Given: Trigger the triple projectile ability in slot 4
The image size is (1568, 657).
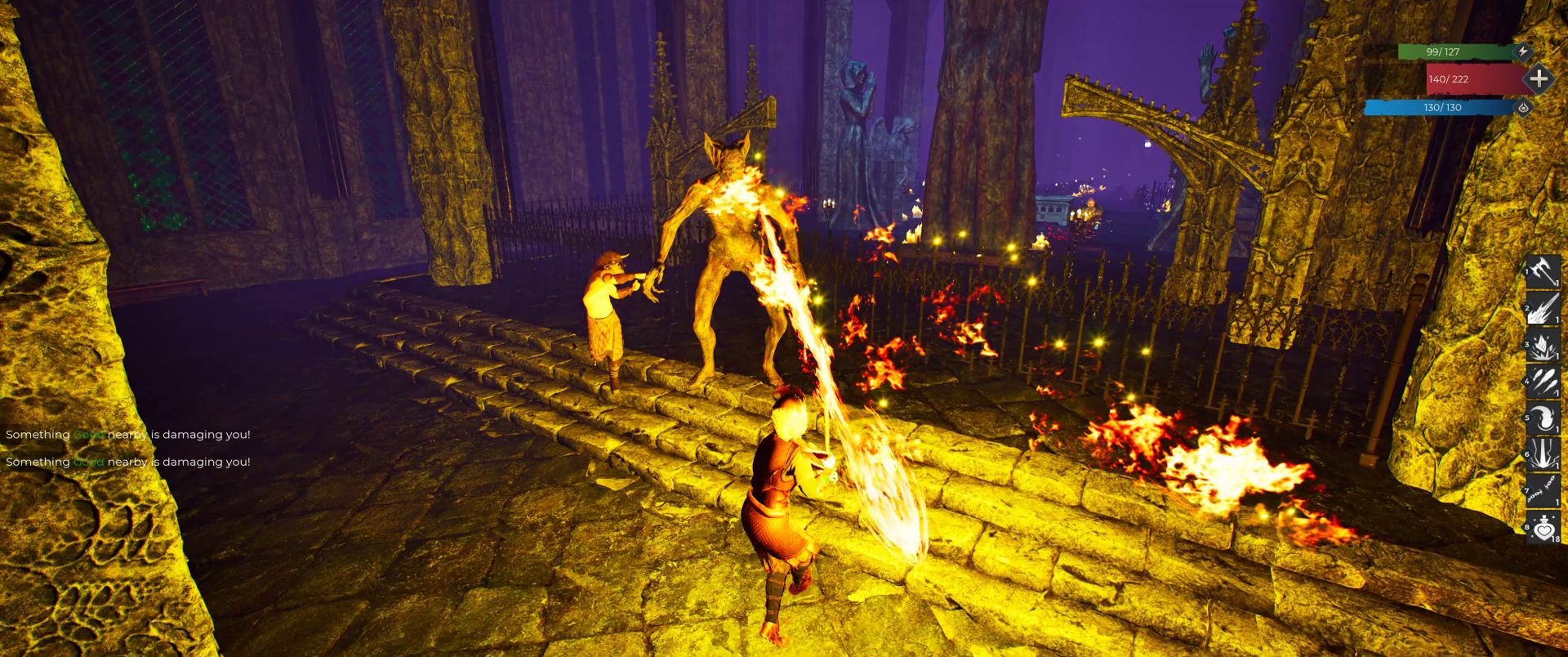Looking at the screenshot, I should coord(1543,382).
